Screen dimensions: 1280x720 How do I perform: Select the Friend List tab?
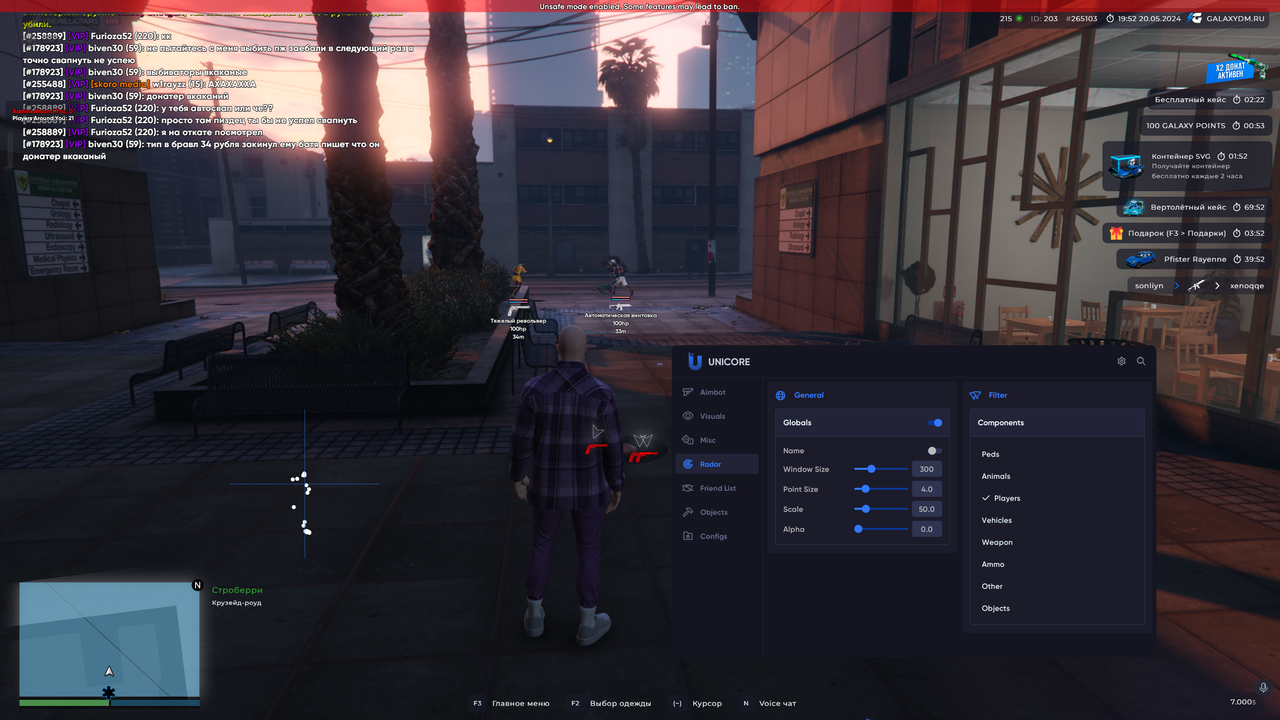click(717, 488)
